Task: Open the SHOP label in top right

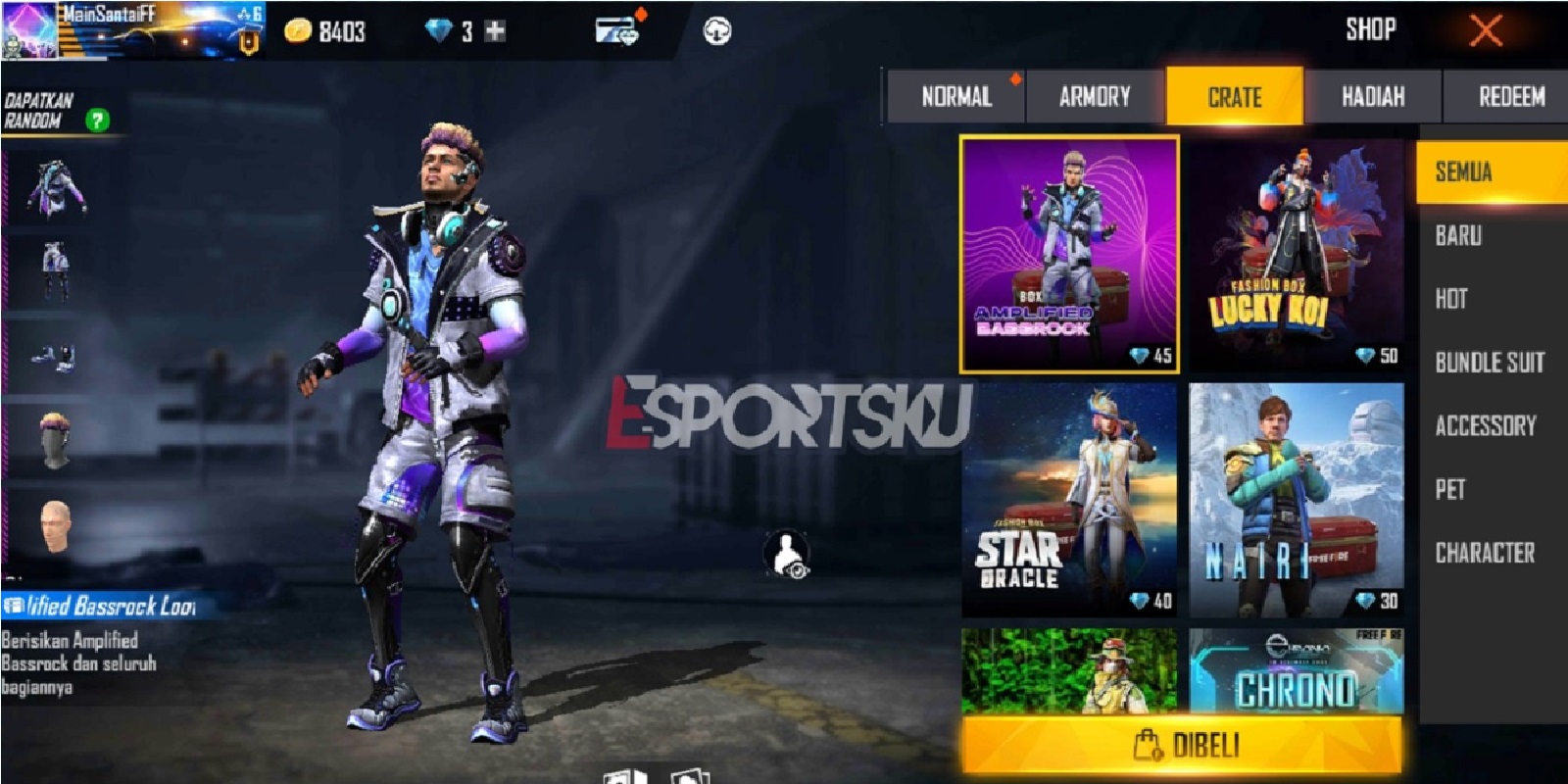Action: coord(1371,28)
